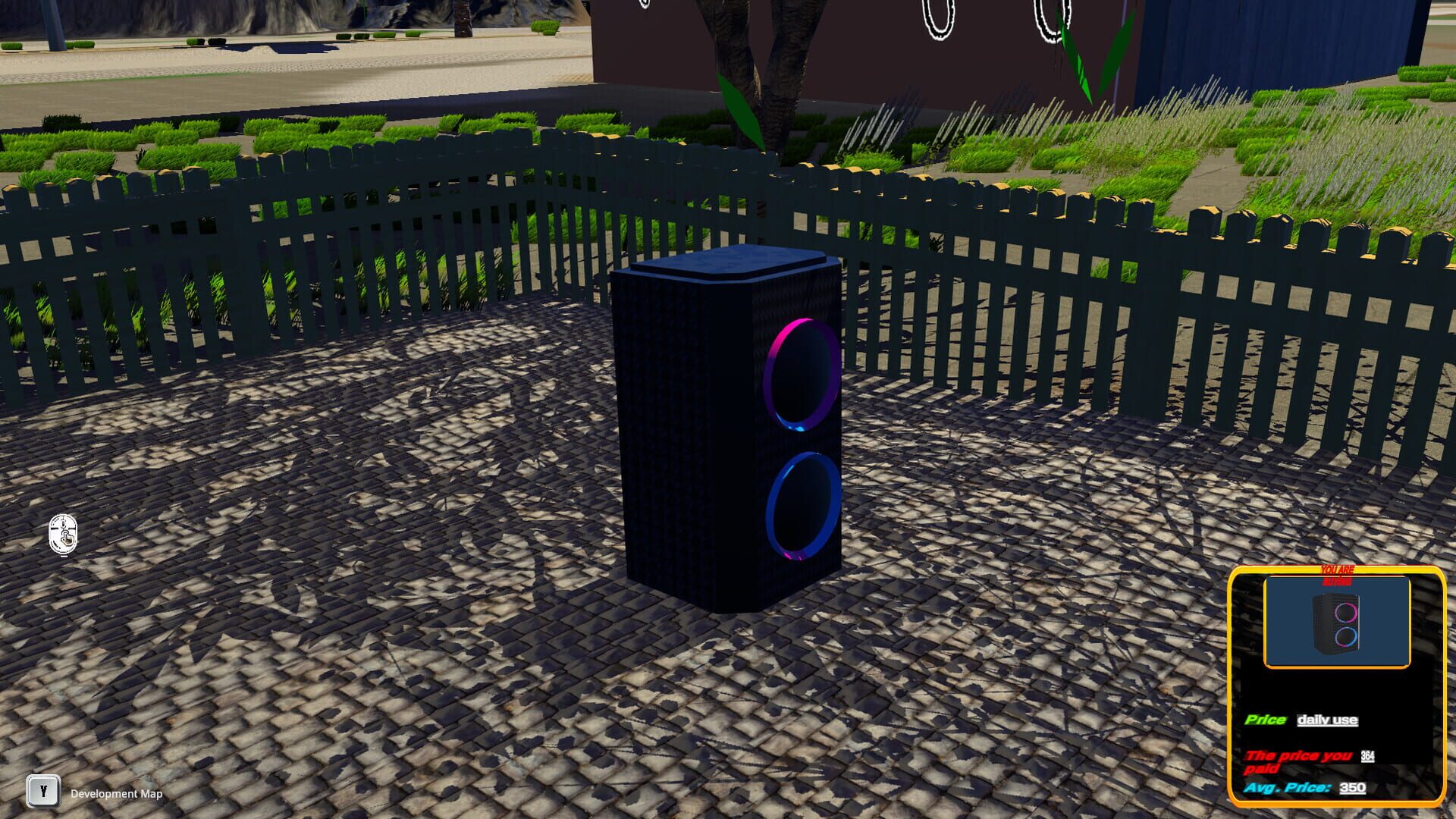Click the speaker's textured side panel
This screenshot has width=1456, height=819.
point(667,425)
